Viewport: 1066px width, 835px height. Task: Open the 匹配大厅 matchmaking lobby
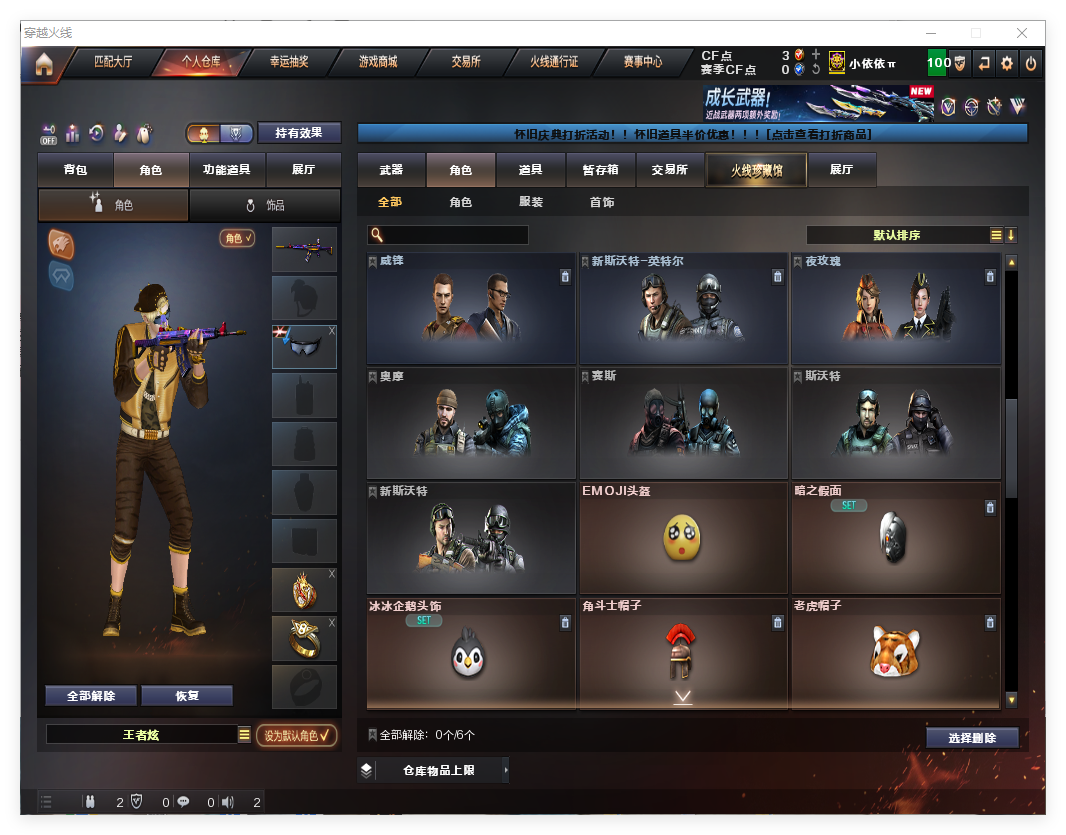113,62
